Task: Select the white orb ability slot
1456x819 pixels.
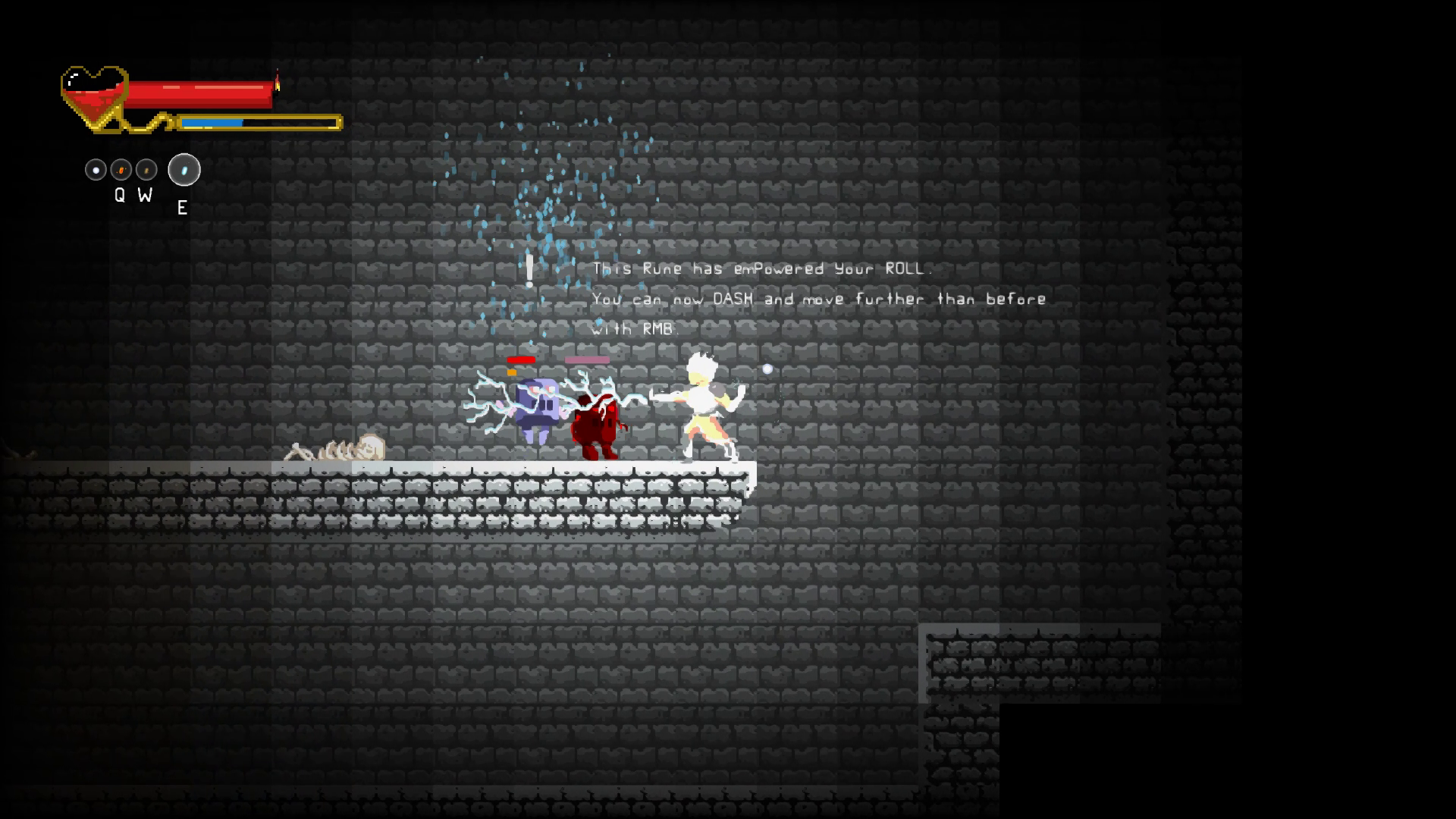Action: [96, 170]
